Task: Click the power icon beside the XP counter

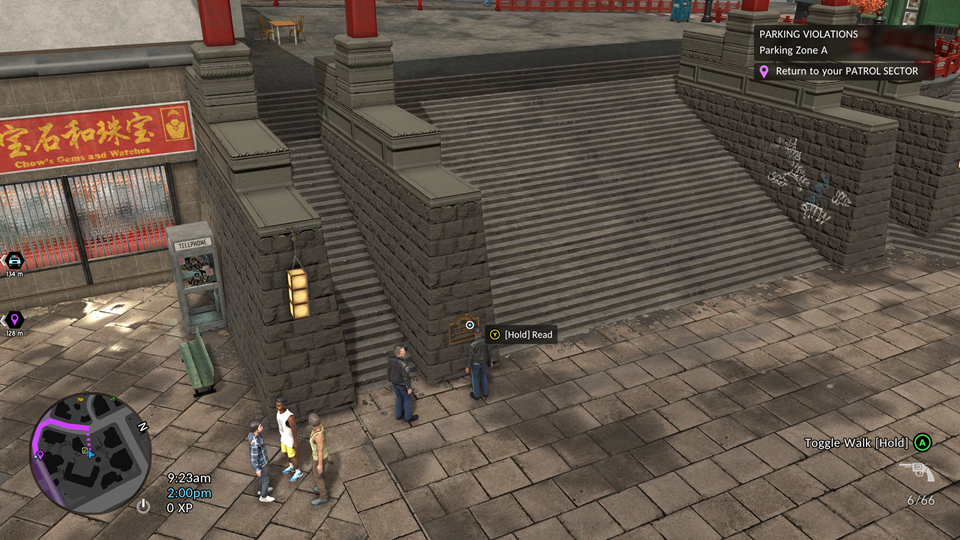Action: tap(144, 507)
